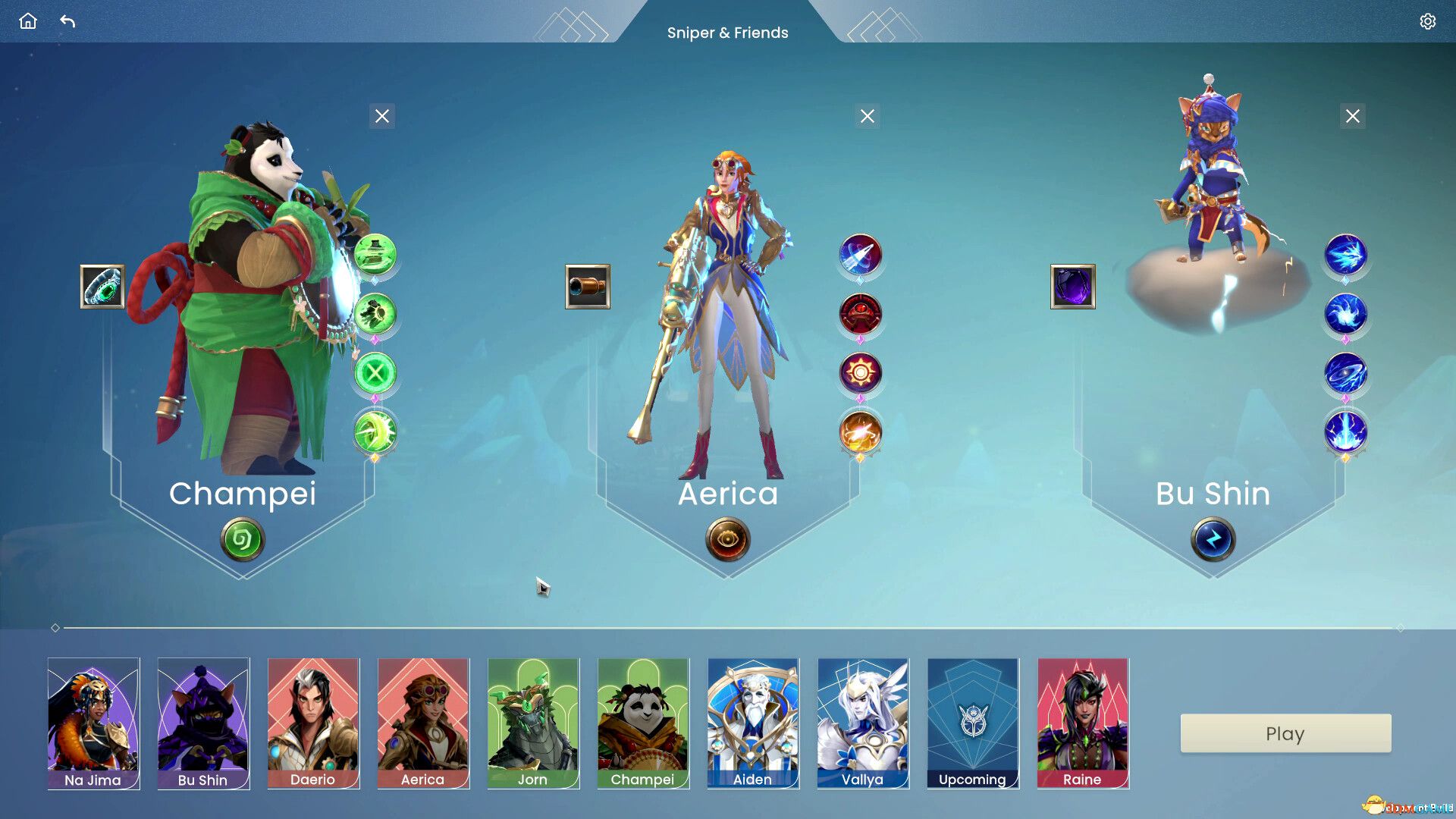Screen dimensions: 1456x819
Task: Click Bu Shin's blue lightning emblem
Action: click(x=1213, y=539)
